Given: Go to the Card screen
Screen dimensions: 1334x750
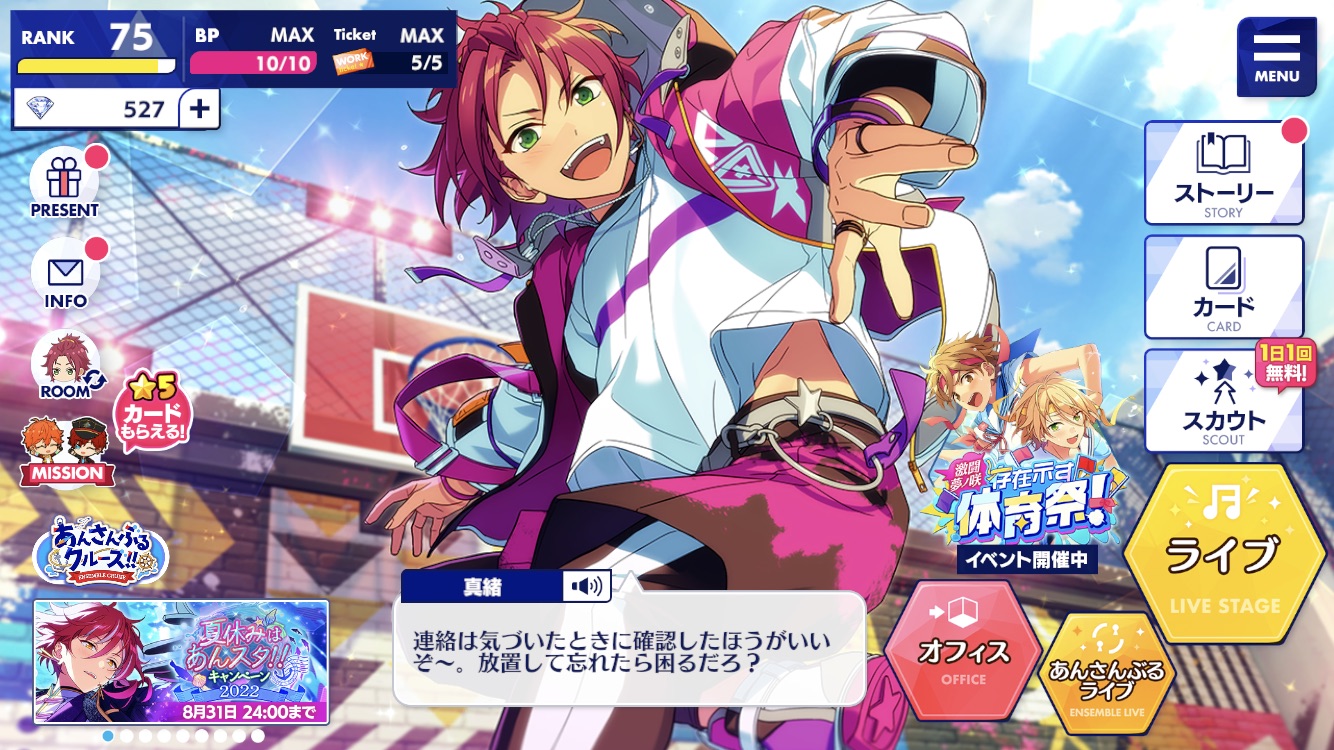Looking at the screenshot, I should (1223, 288).
